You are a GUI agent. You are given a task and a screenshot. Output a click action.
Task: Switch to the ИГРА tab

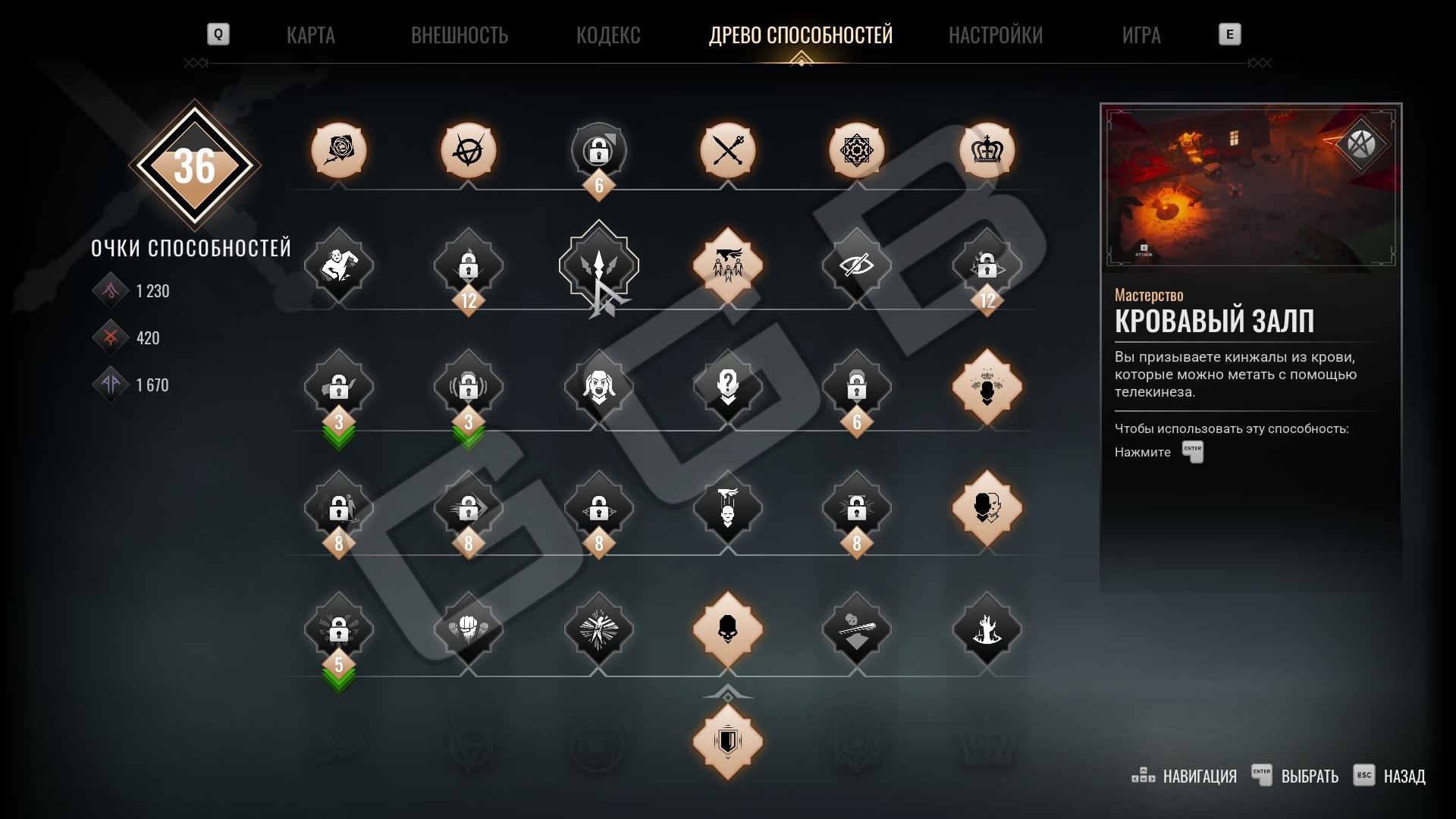pyautogui.click(x=1141, y=35)
